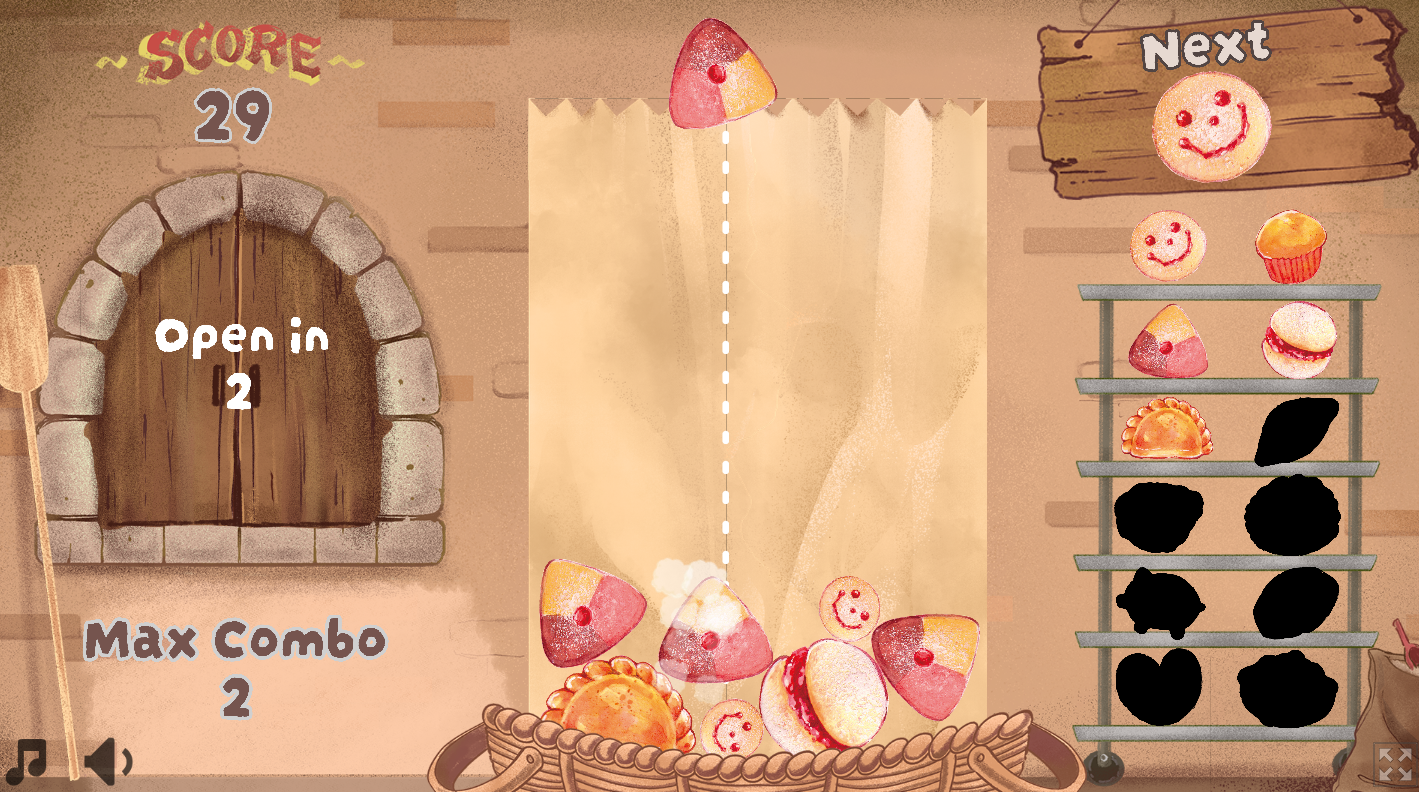
Task: Click the first black silhouette pastry slot
Action: [1295, 430]
